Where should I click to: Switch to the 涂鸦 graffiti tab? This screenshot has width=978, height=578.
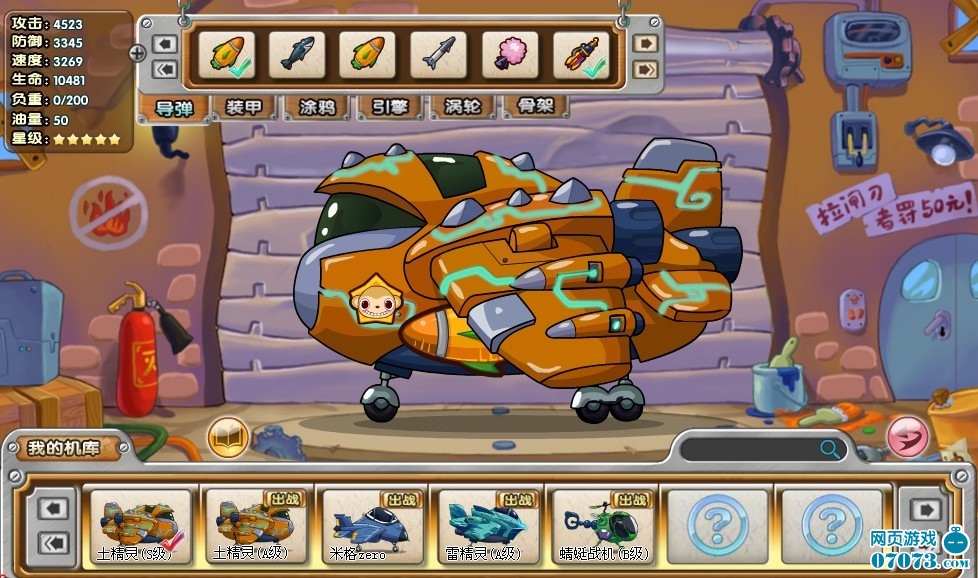[317, 107]
